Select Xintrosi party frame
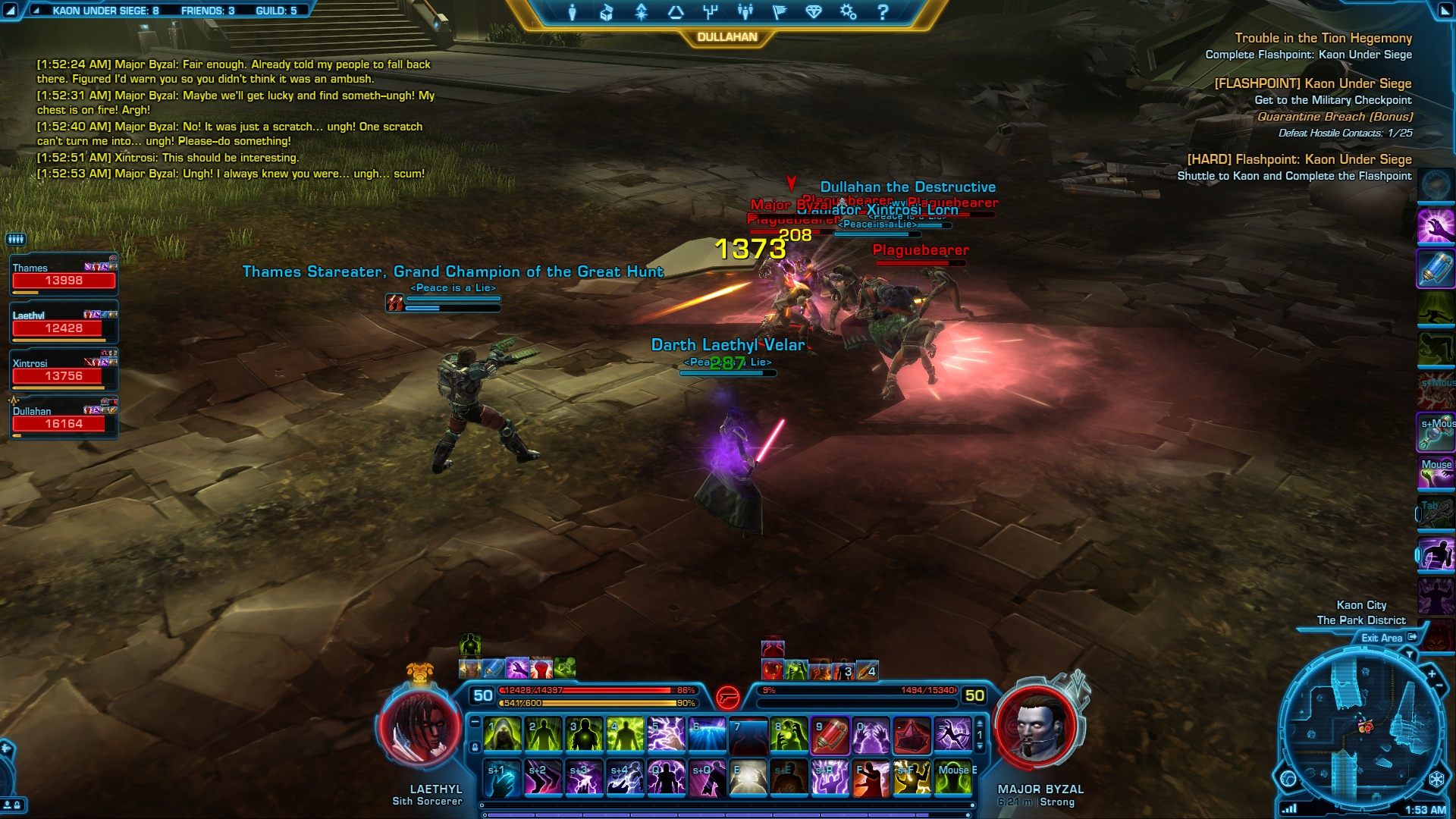 click(64, 370)
